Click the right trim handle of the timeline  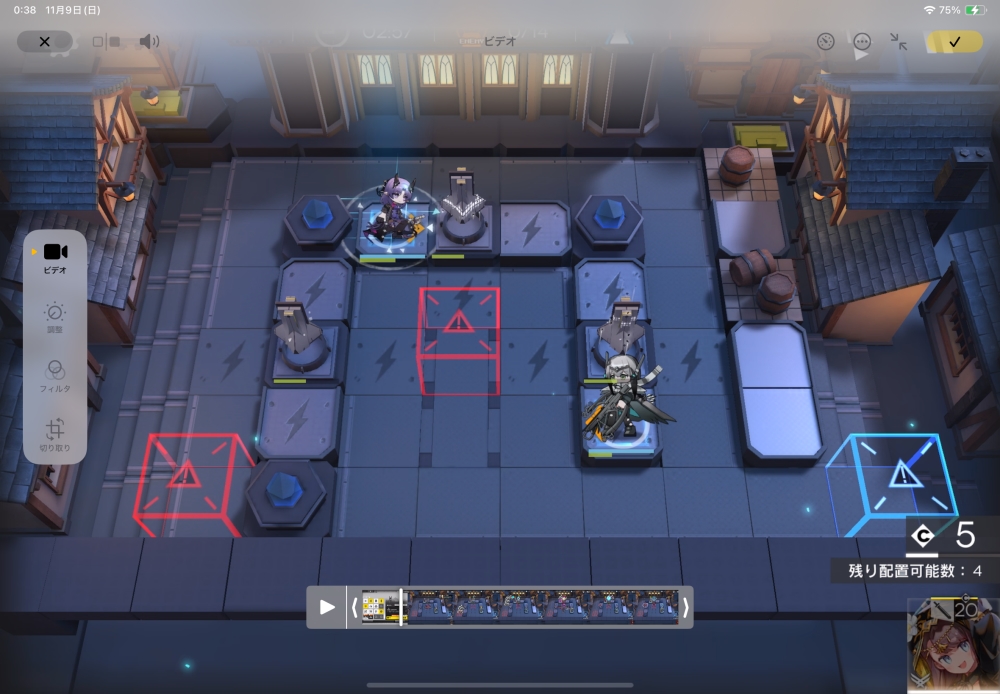coord(685,607)
